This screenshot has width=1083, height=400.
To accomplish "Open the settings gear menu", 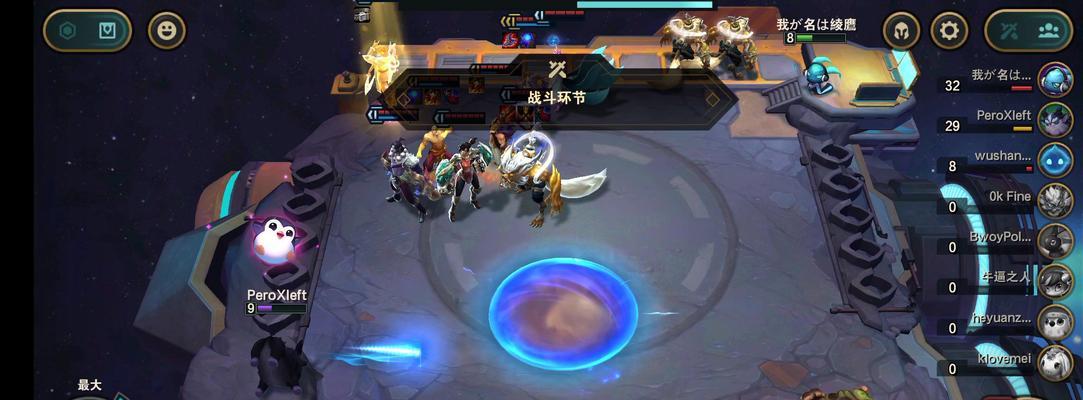I will tap(949, 30).
